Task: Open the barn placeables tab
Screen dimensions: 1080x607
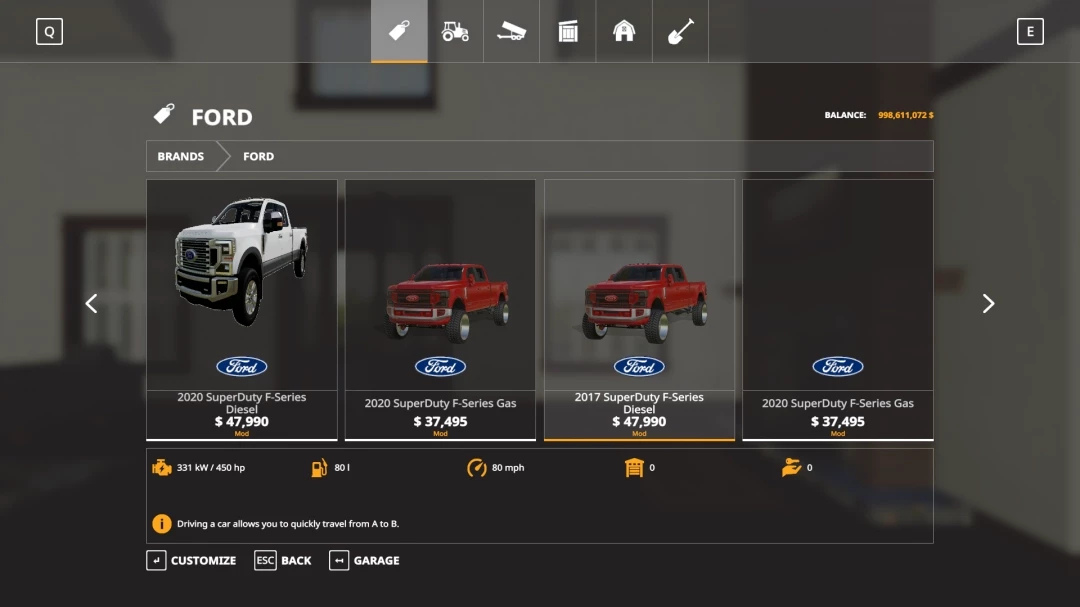Action: pyautogui.click(x=624, y=32)
